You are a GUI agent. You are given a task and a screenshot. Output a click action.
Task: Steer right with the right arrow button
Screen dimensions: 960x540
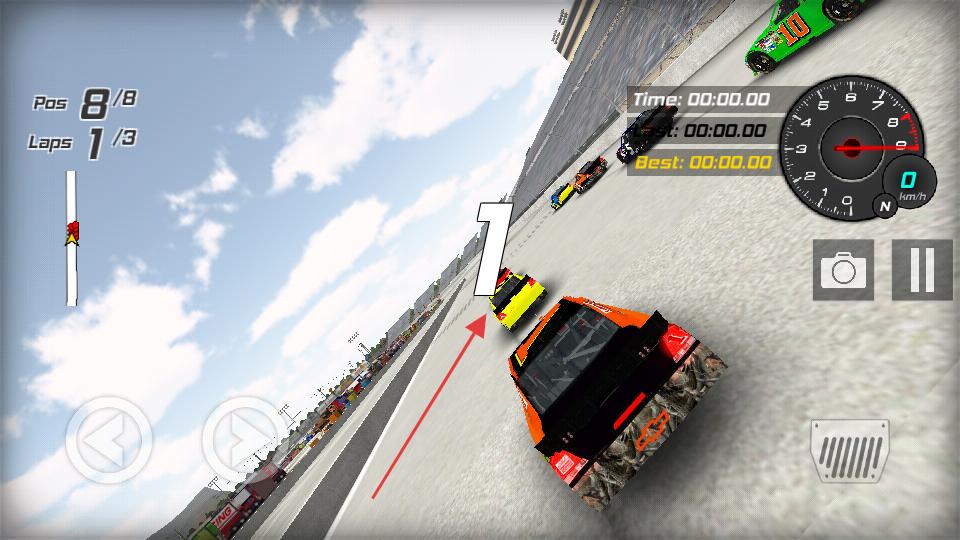coord(245,440)
